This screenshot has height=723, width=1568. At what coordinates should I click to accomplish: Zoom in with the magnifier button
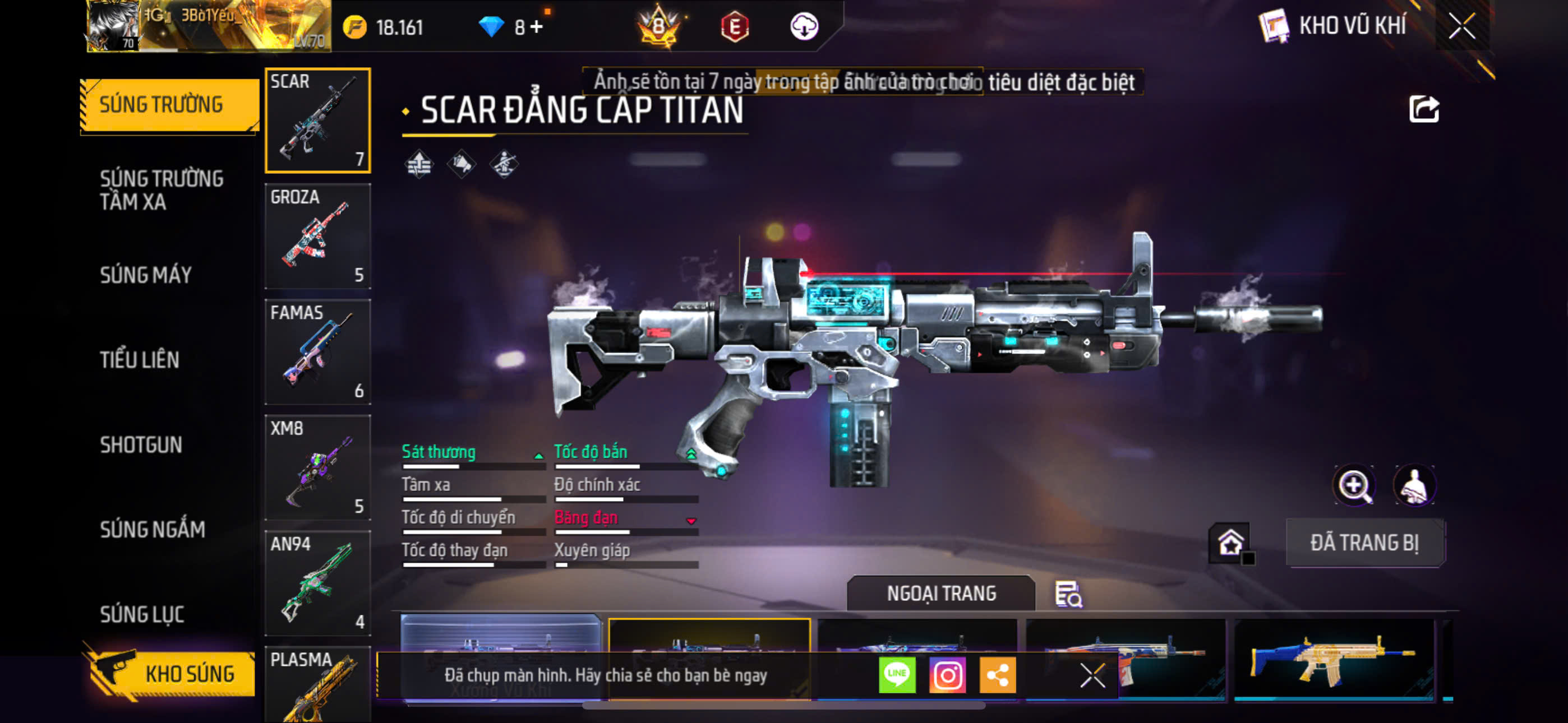1354,485
